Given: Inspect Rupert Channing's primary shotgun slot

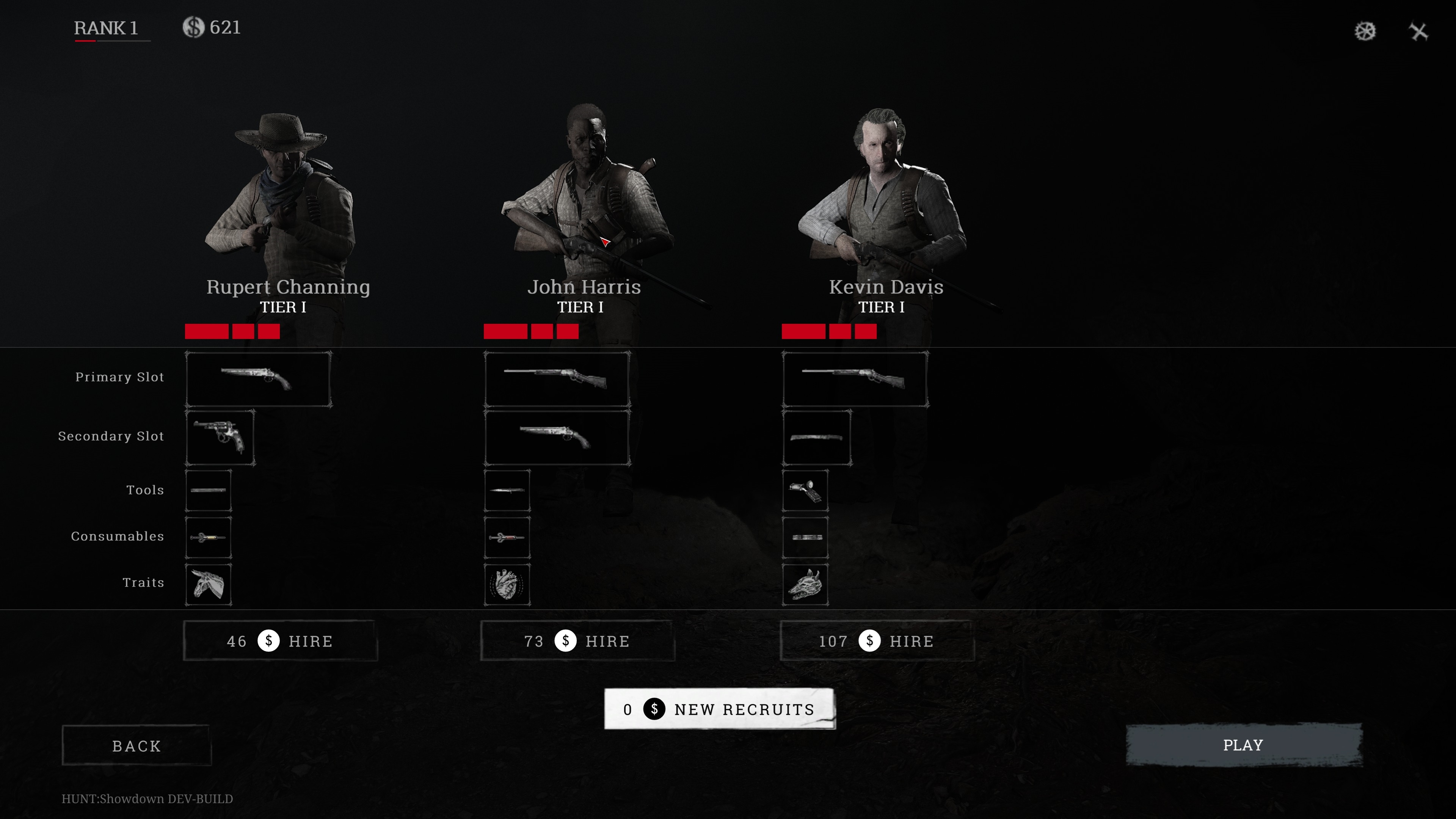Looking at the screenshot, I should pos(258,379).
